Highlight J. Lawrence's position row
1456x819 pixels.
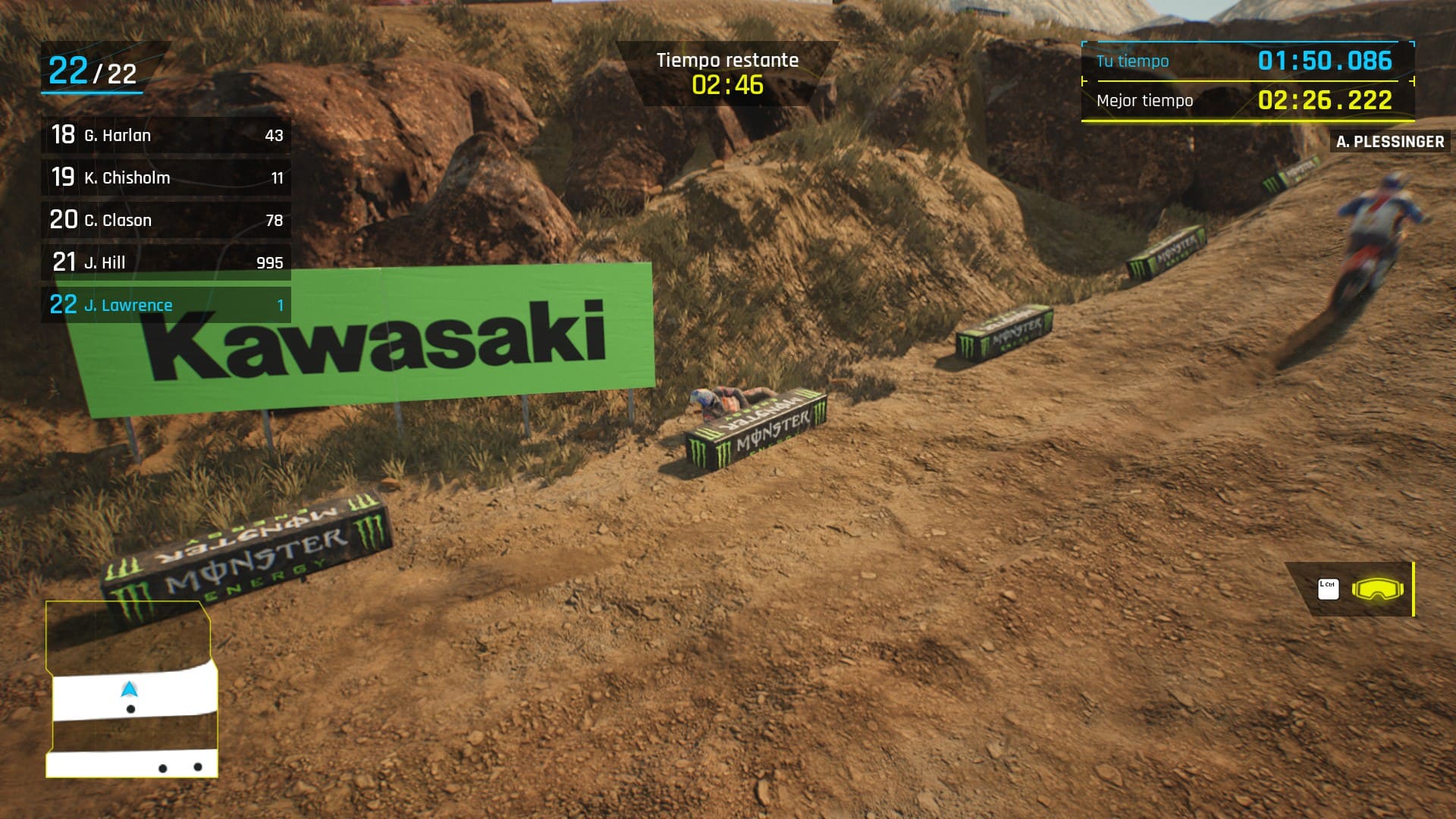165,306
